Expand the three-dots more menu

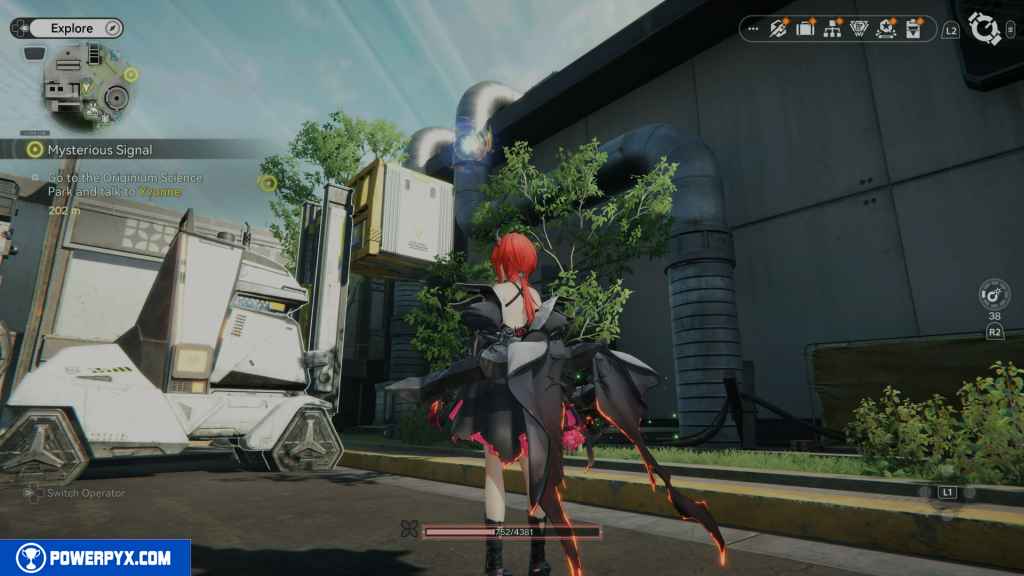(753, 29)
